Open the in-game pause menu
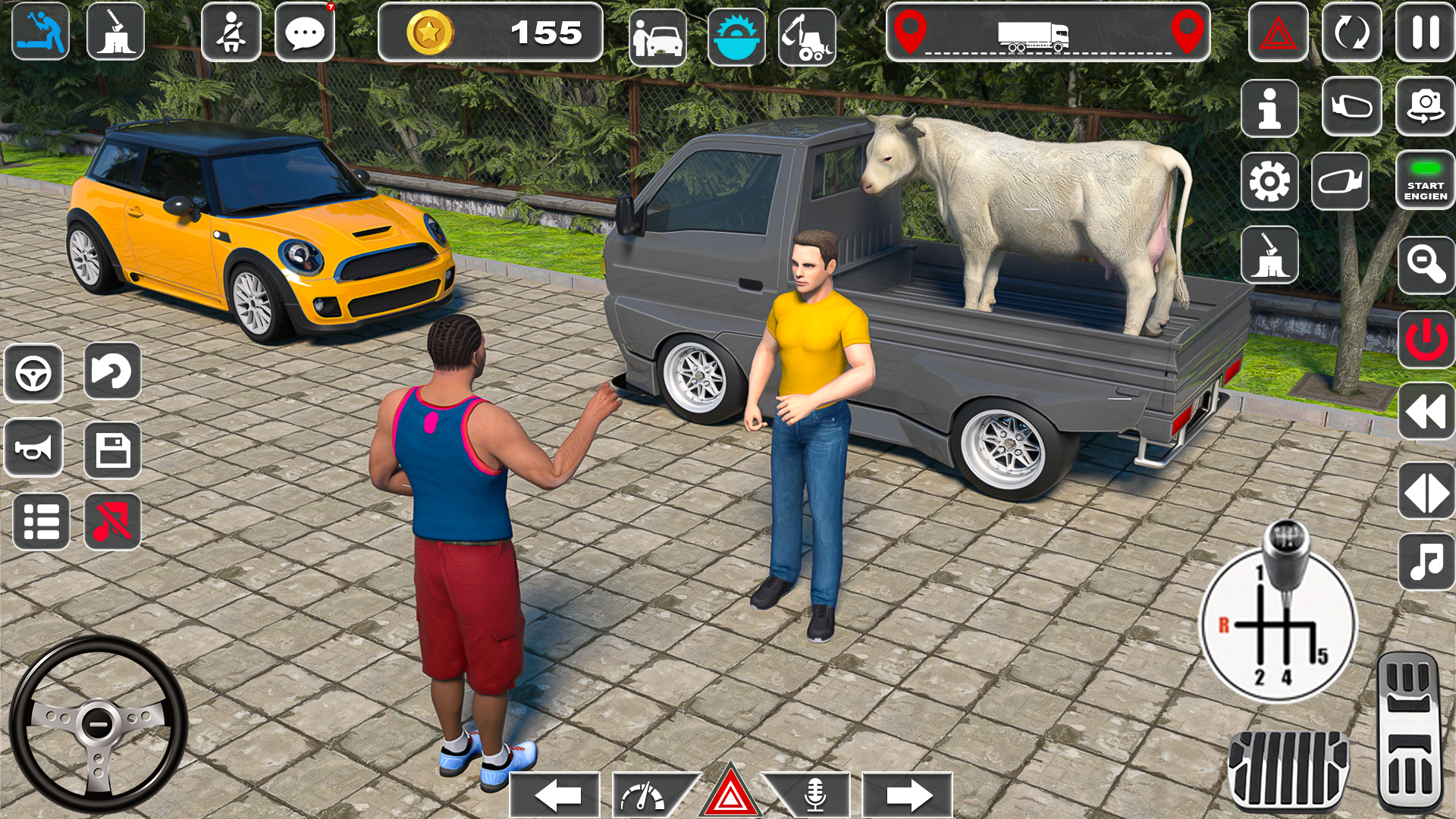 point(1426,32)
